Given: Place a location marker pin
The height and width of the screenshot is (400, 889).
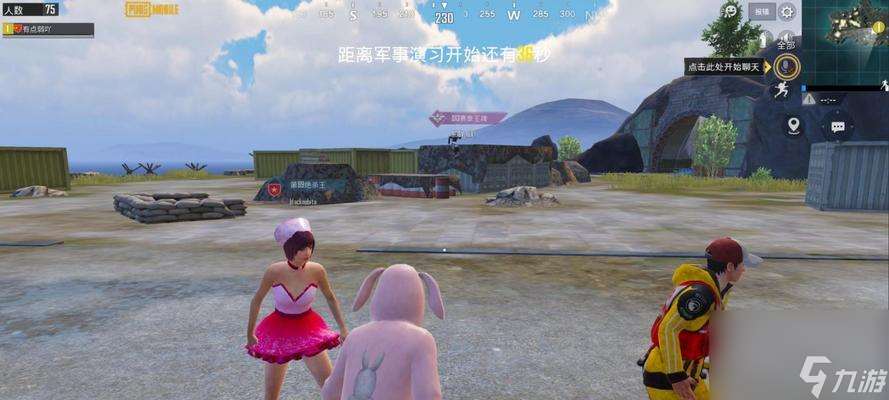Looking at the screenshot, I should click(x=793, y=125).
